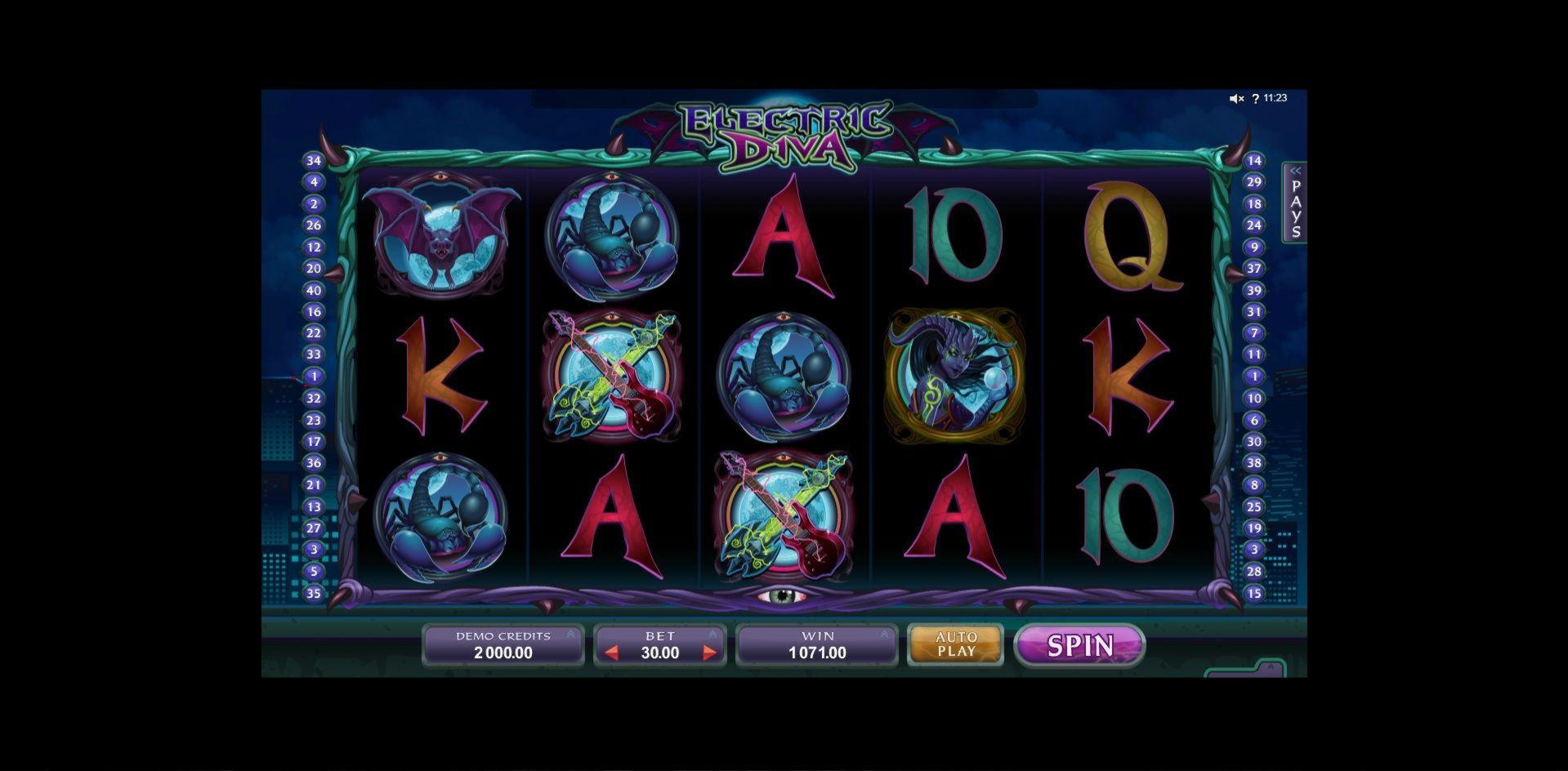Viewport: 1568px width, 771px height.
Task: Open the Pays side tab
Action: [x=1295, y=203]
